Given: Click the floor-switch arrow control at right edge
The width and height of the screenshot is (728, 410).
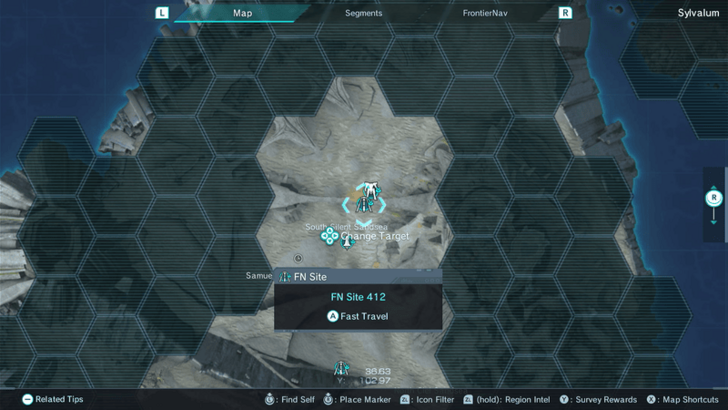Looking at the screenshot, I should click(x=714, y=205).
